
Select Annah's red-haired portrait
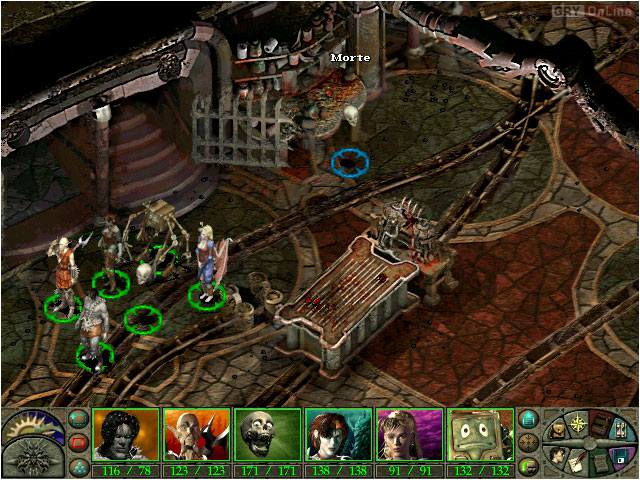coord(338,435)
